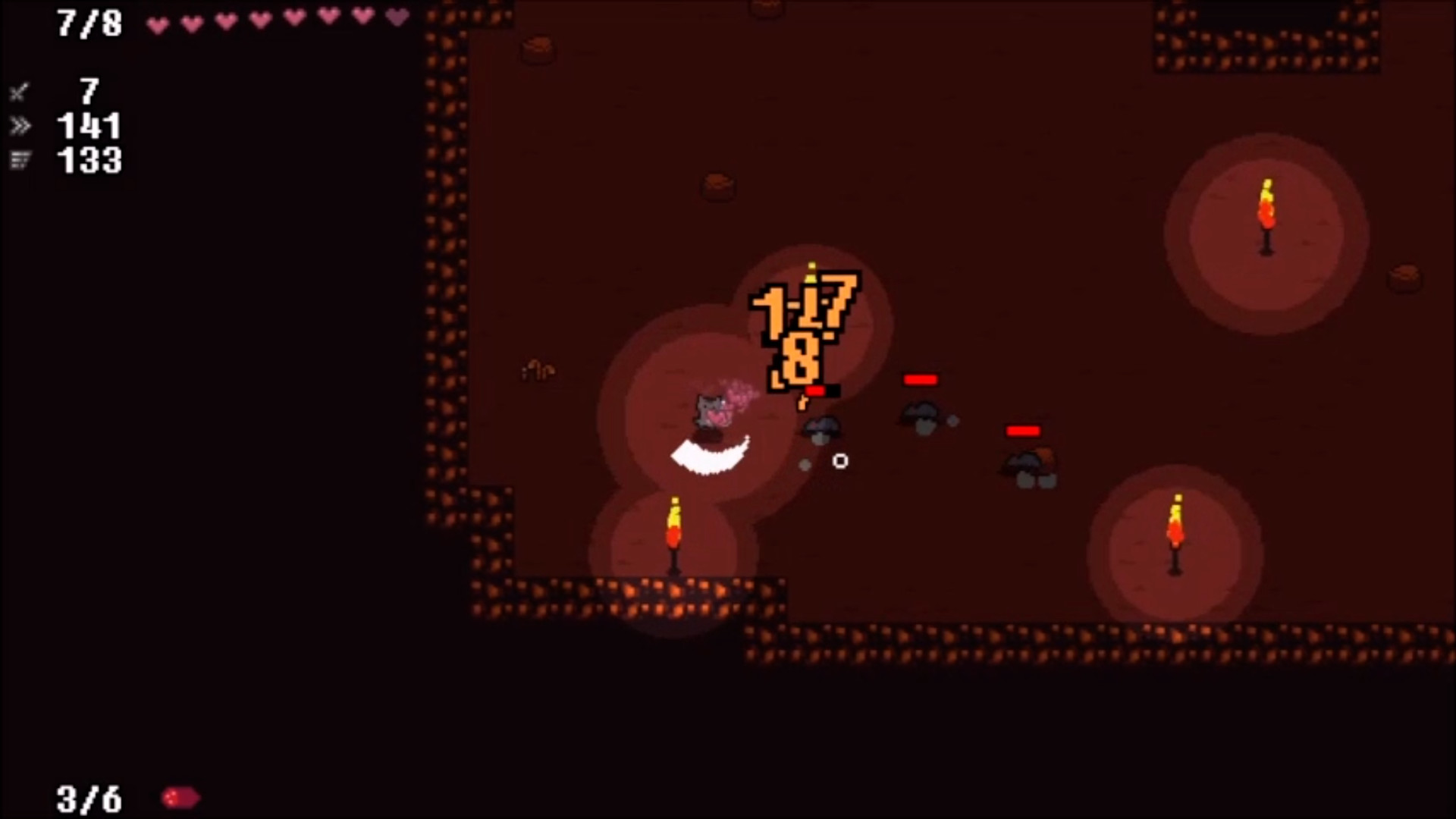Click the 3/6 gem counter text
1456x819 pixels.
[89, 797]
